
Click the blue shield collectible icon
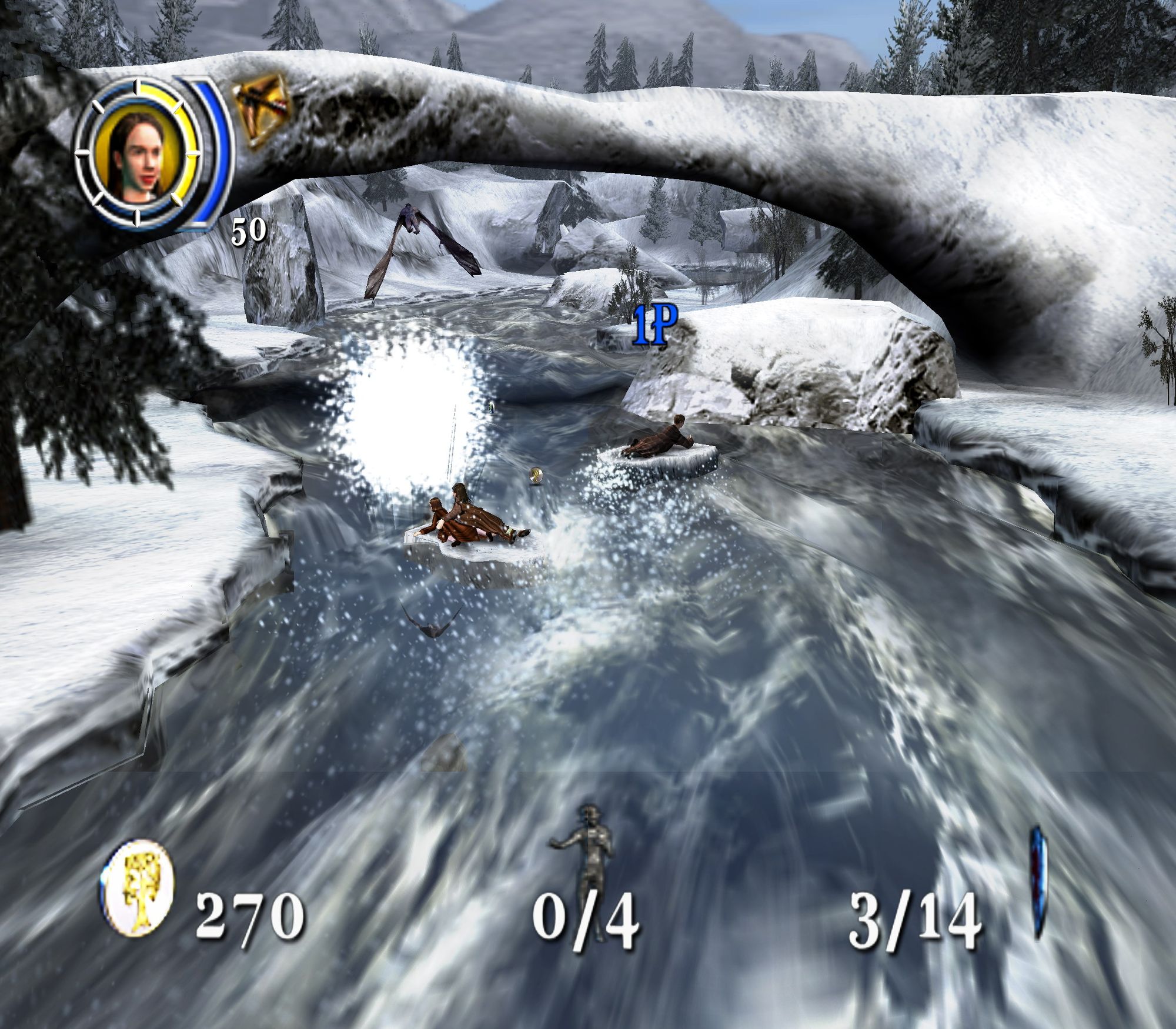pos(1038,882)
